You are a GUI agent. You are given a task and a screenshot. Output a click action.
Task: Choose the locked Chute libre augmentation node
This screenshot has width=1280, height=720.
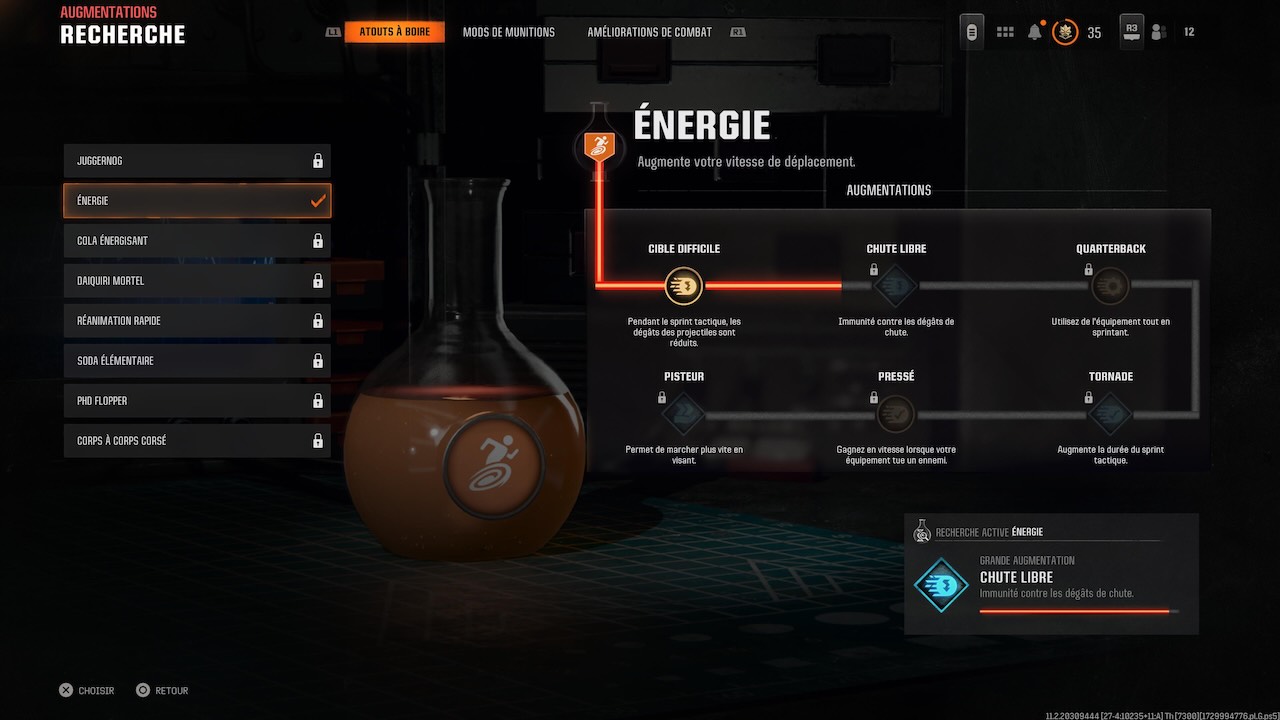tap(896, 286)
